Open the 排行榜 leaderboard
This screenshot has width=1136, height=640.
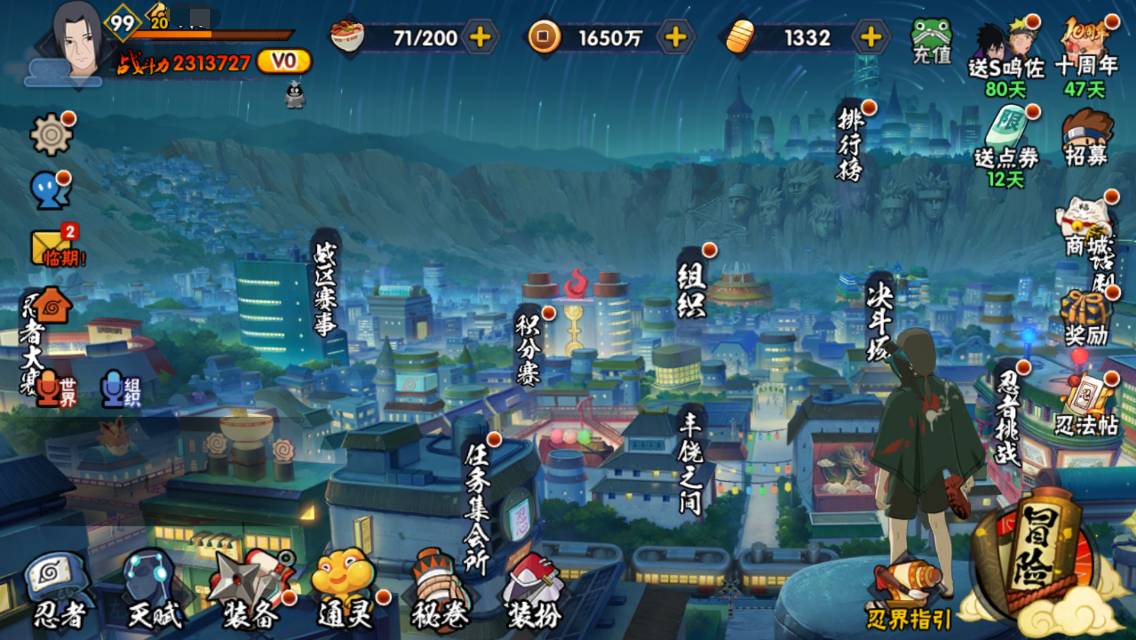(850, 142)
